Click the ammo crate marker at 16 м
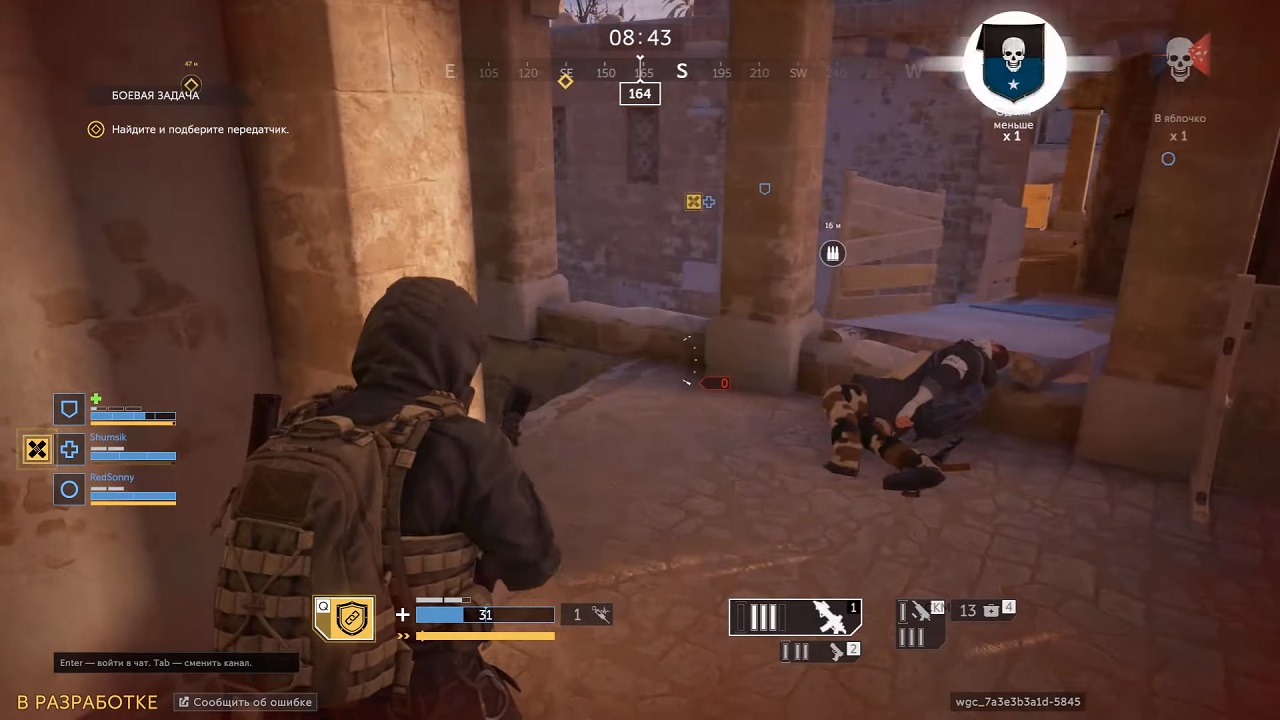 832,254
